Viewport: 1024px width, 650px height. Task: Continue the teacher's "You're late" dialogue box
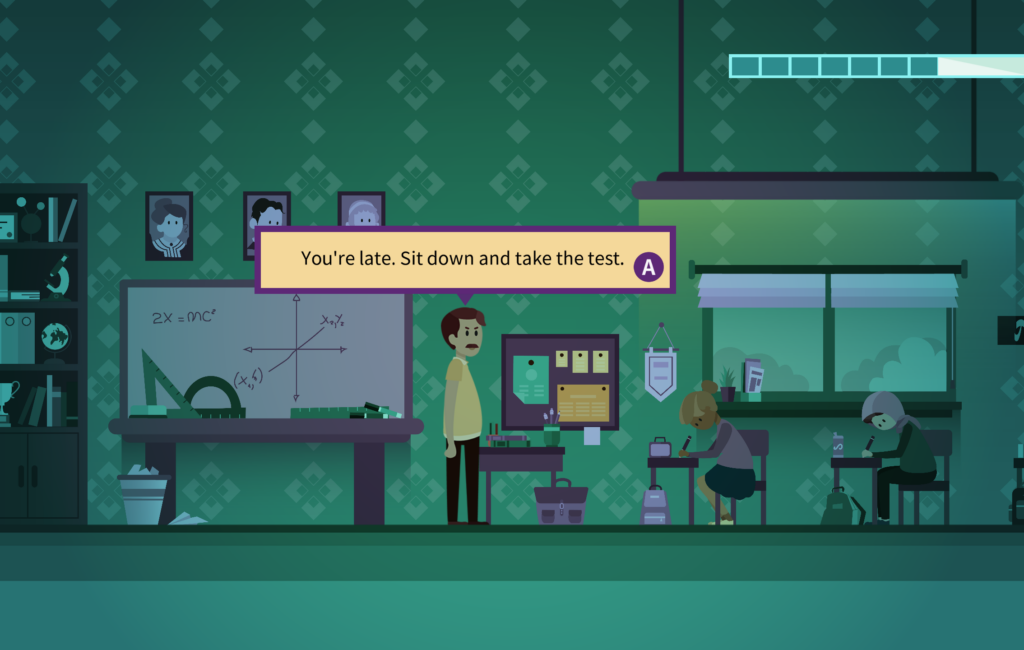(x=649, y=267)
